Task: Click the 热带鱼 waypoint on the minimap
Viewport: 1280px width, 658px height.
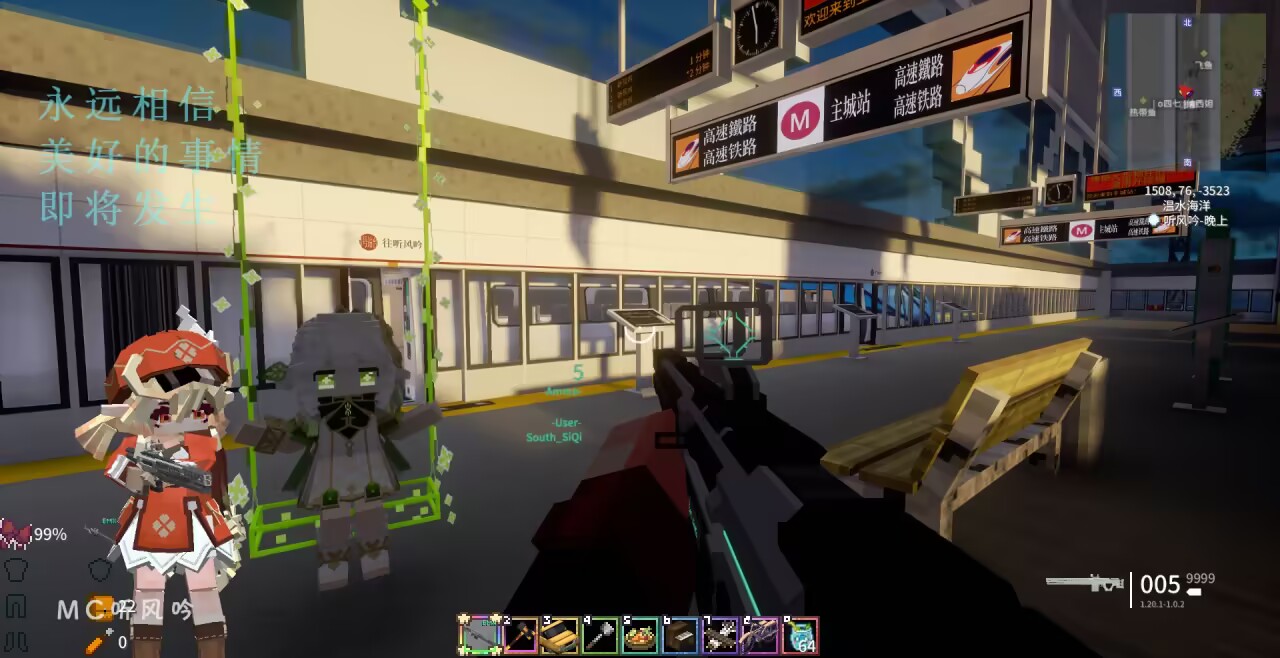Action: click(1143, 112)
